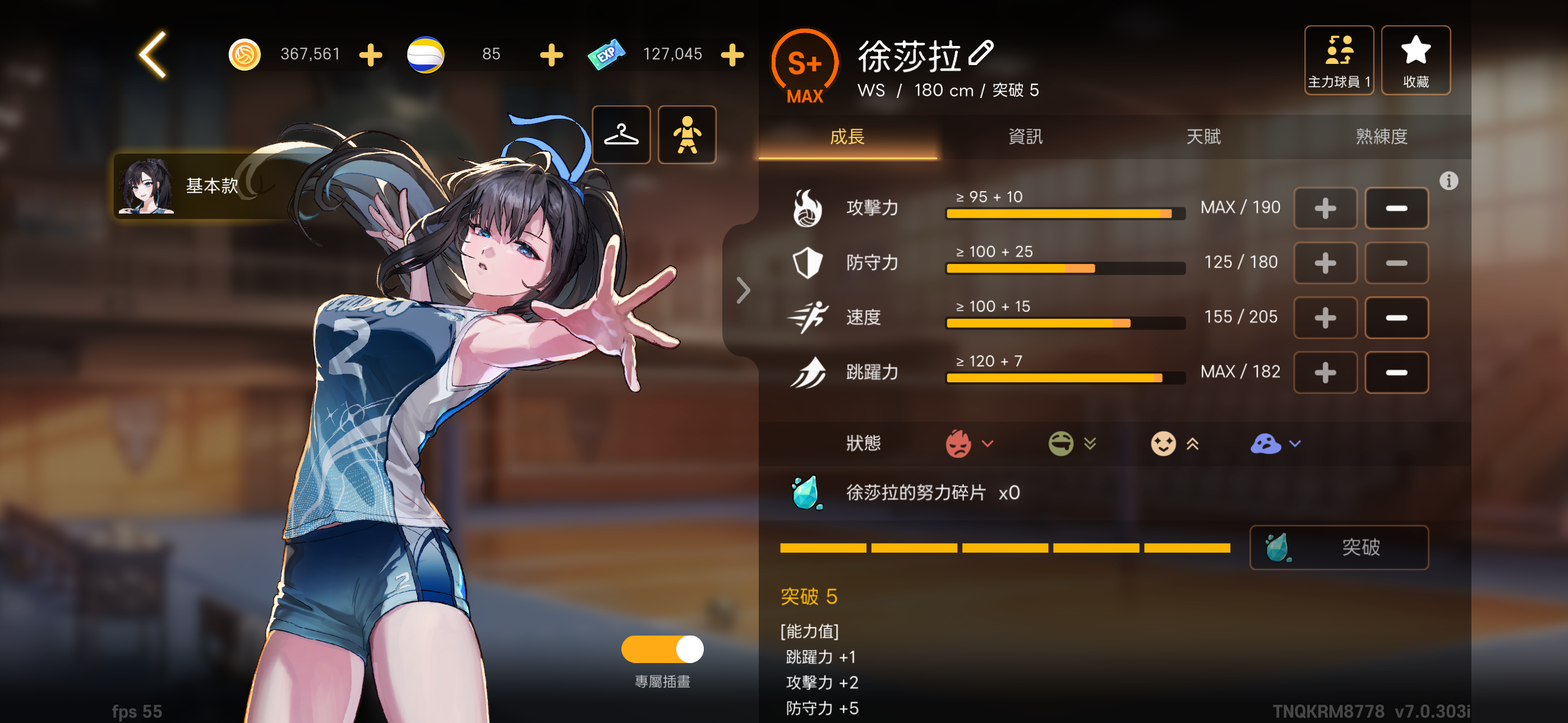Decrease 速度 with its minus button
Screen dimensions: 1568x723
coord(1396,318)
